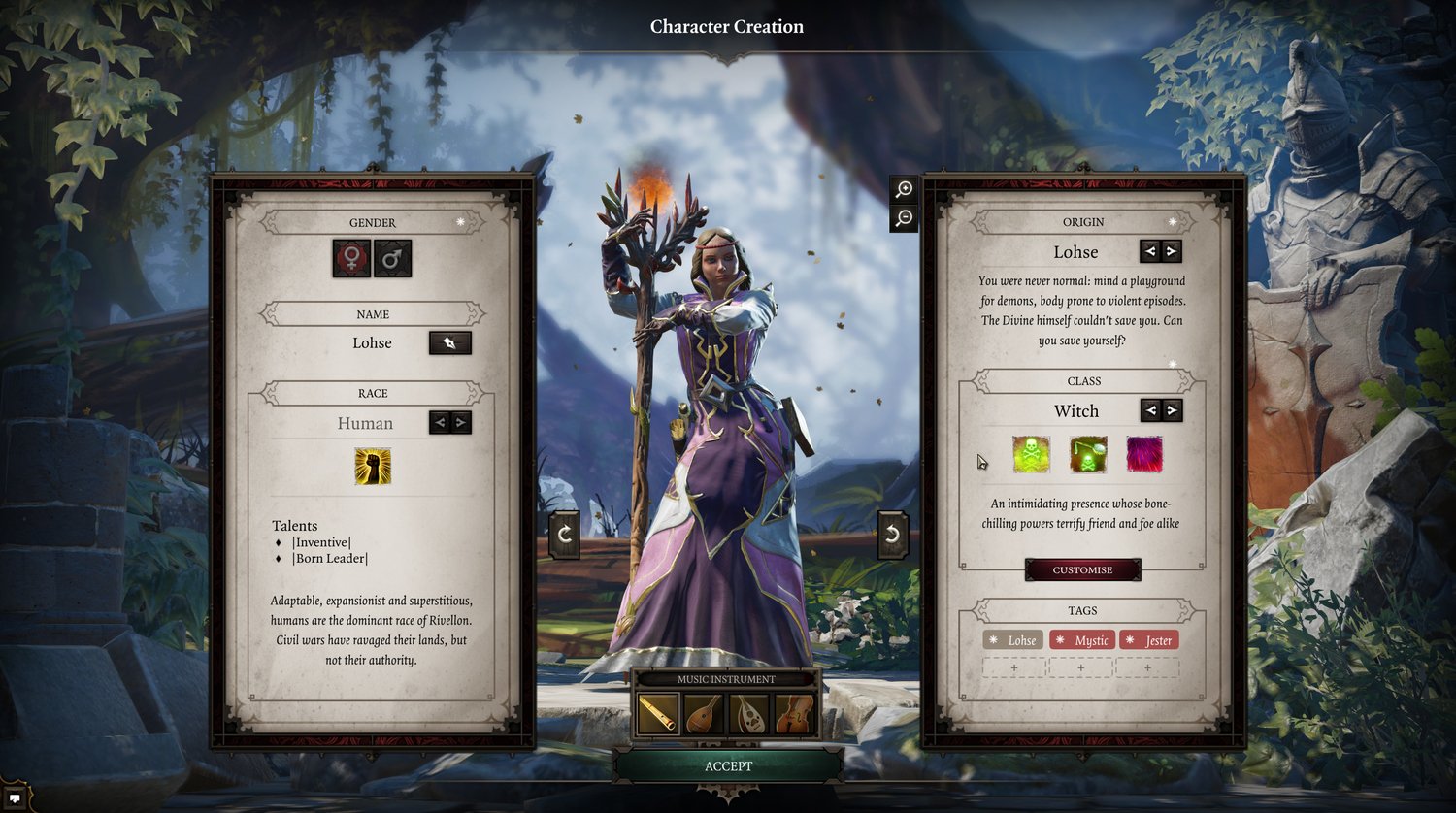The width and height of the screenshot is (1456, 813).
Task: Click the Human race fist icon
Action: (372, 464)
